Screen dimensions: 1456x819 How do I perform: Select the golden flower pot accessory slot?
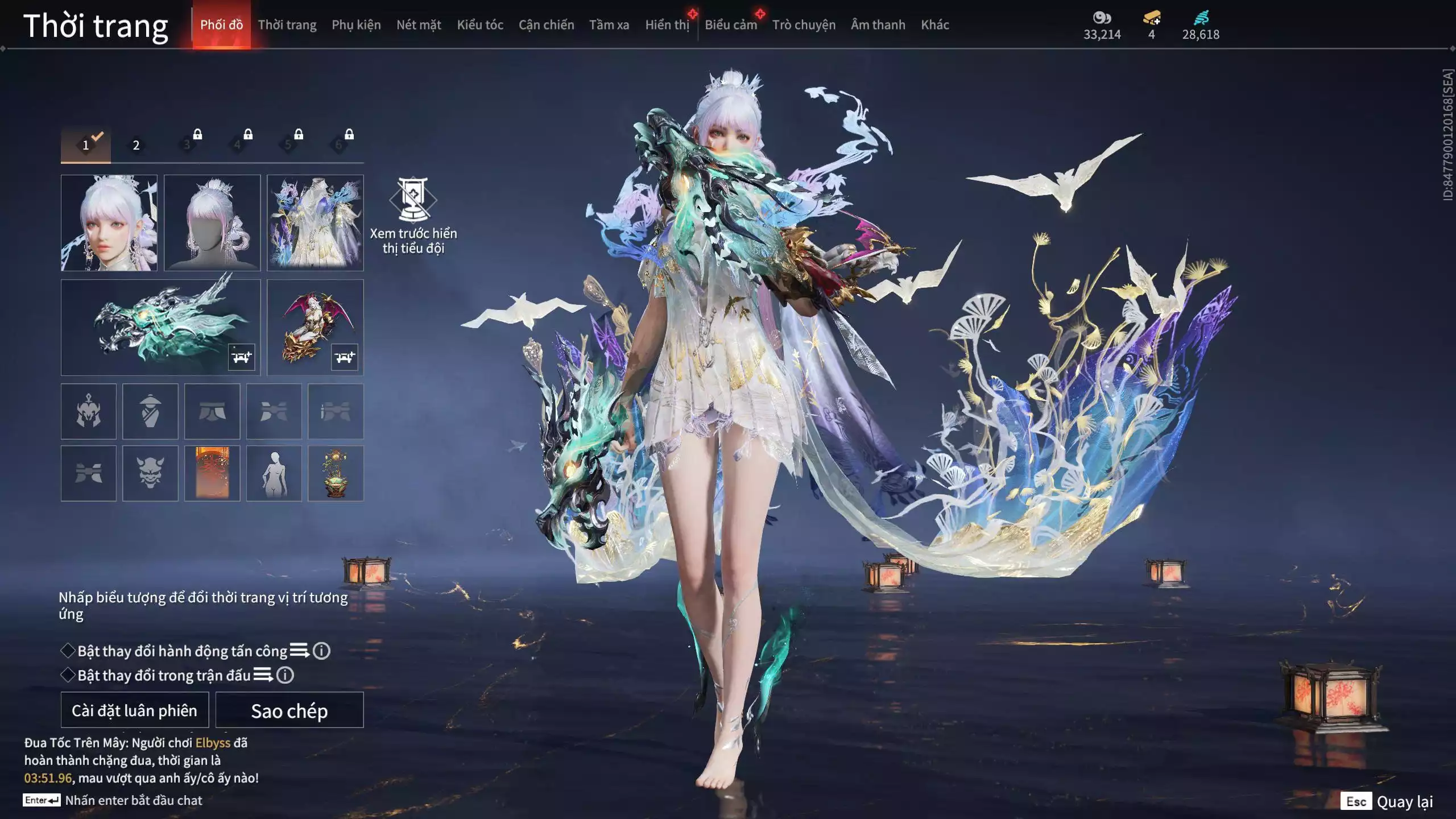click(x=336, y=473)
